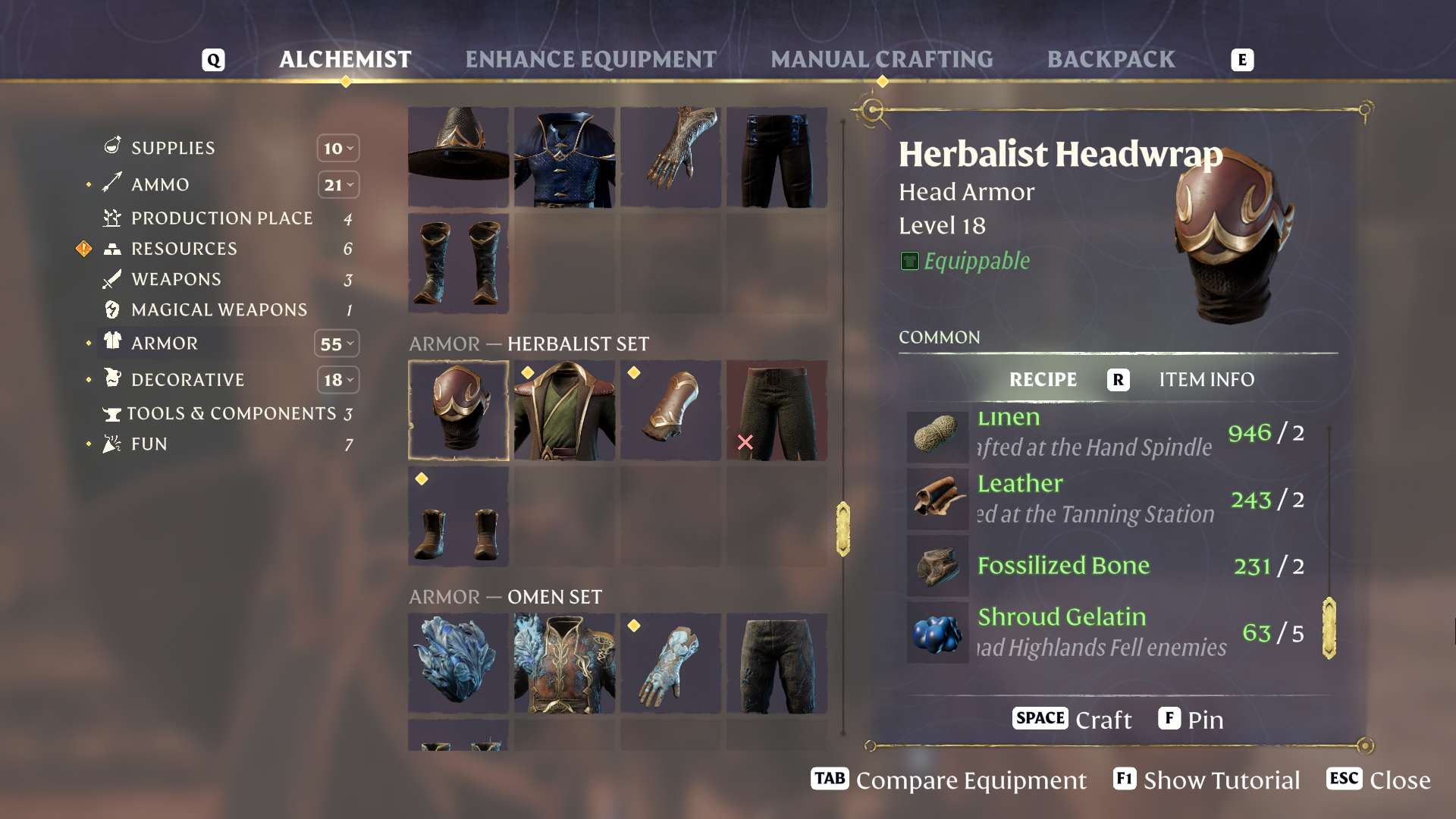This screenshot has width=1456, height=819.
Task: Show the Weapons category
Action: coord(176,279)
